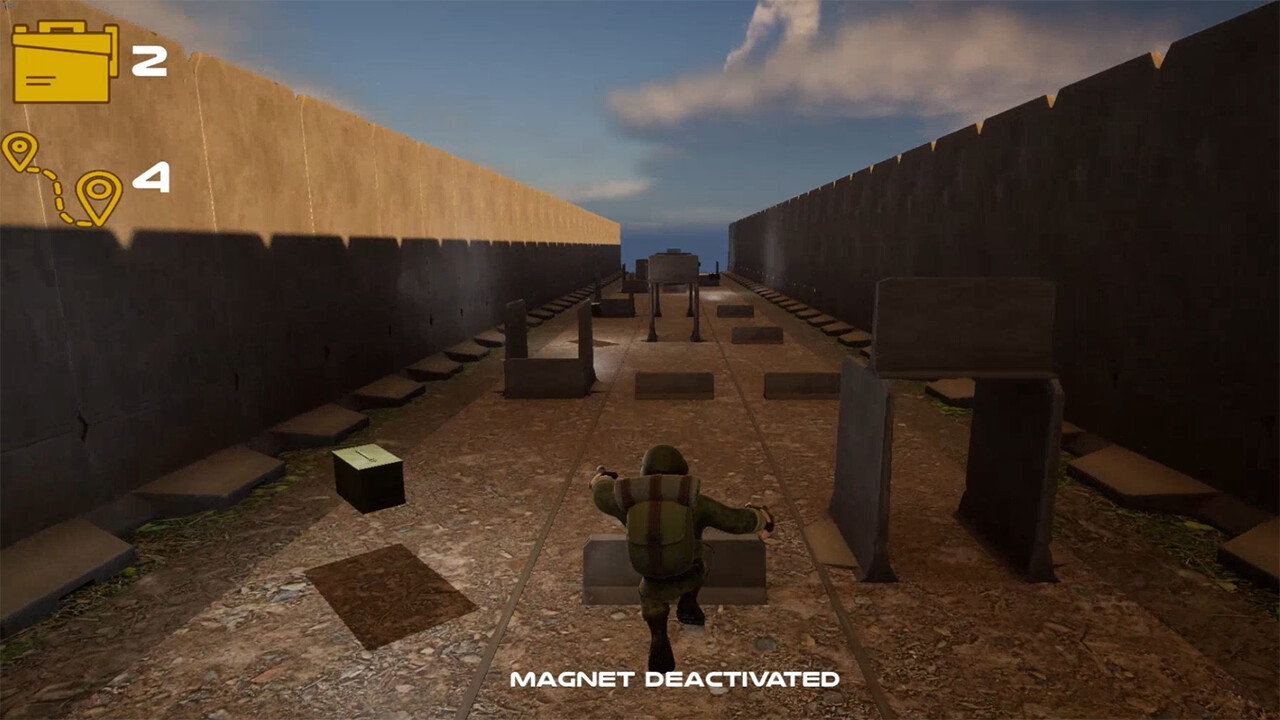
Task: Select the running soldier character
Action: (665, 540)
